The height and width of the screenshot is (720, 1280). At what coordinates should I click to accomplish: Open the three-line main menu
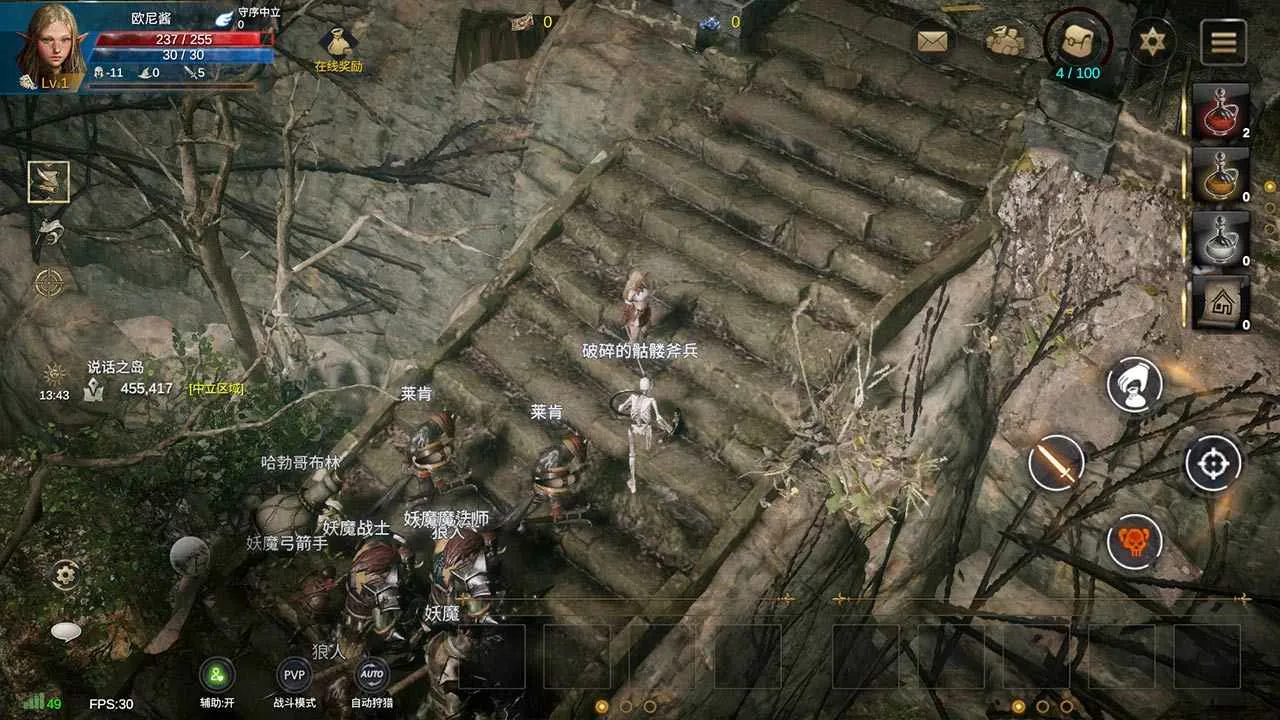coord(1223,41)
